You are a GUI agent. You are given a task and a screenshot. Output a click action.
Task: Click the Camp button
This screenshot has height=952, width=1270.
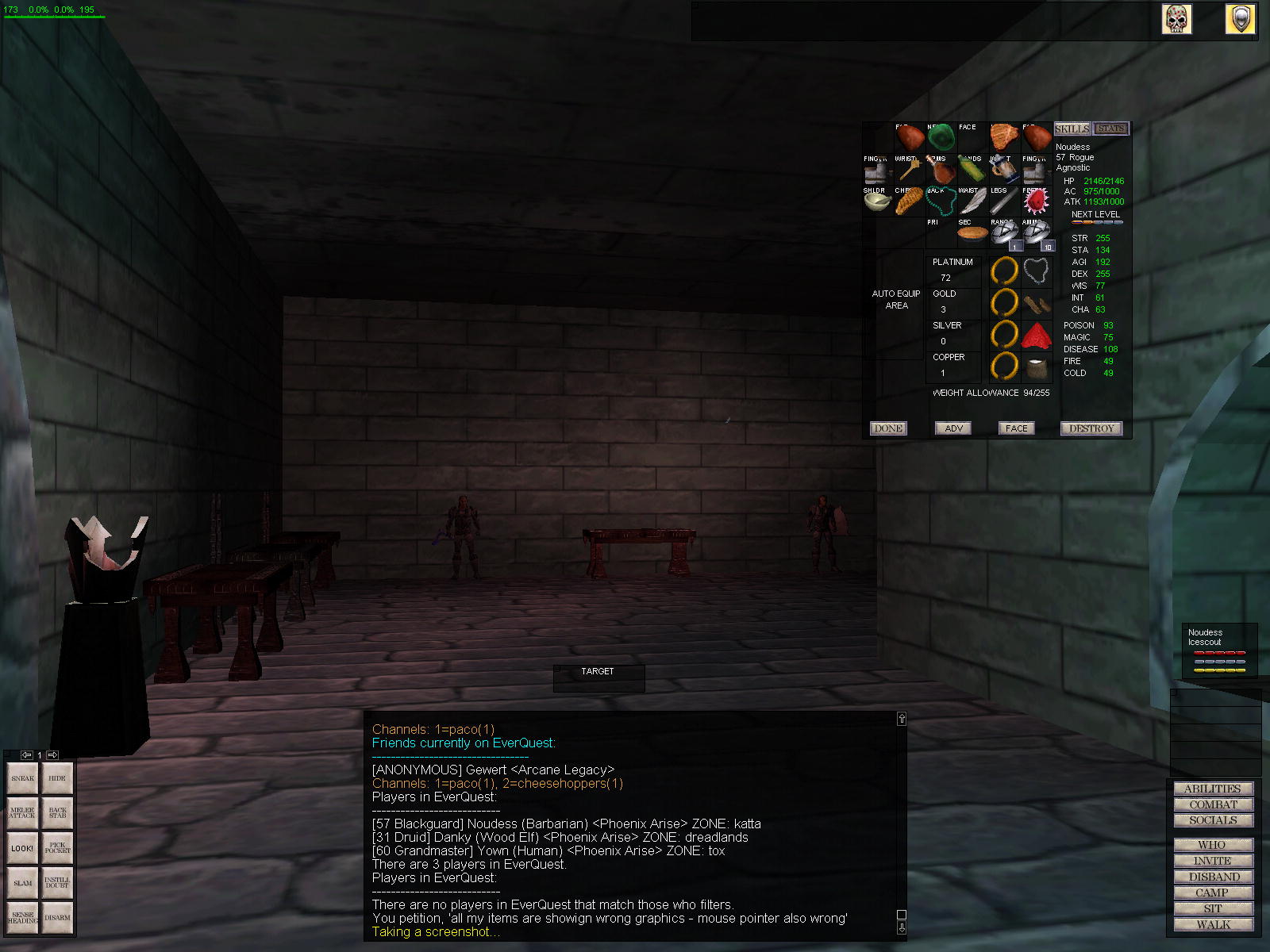tap(1212, 892)
